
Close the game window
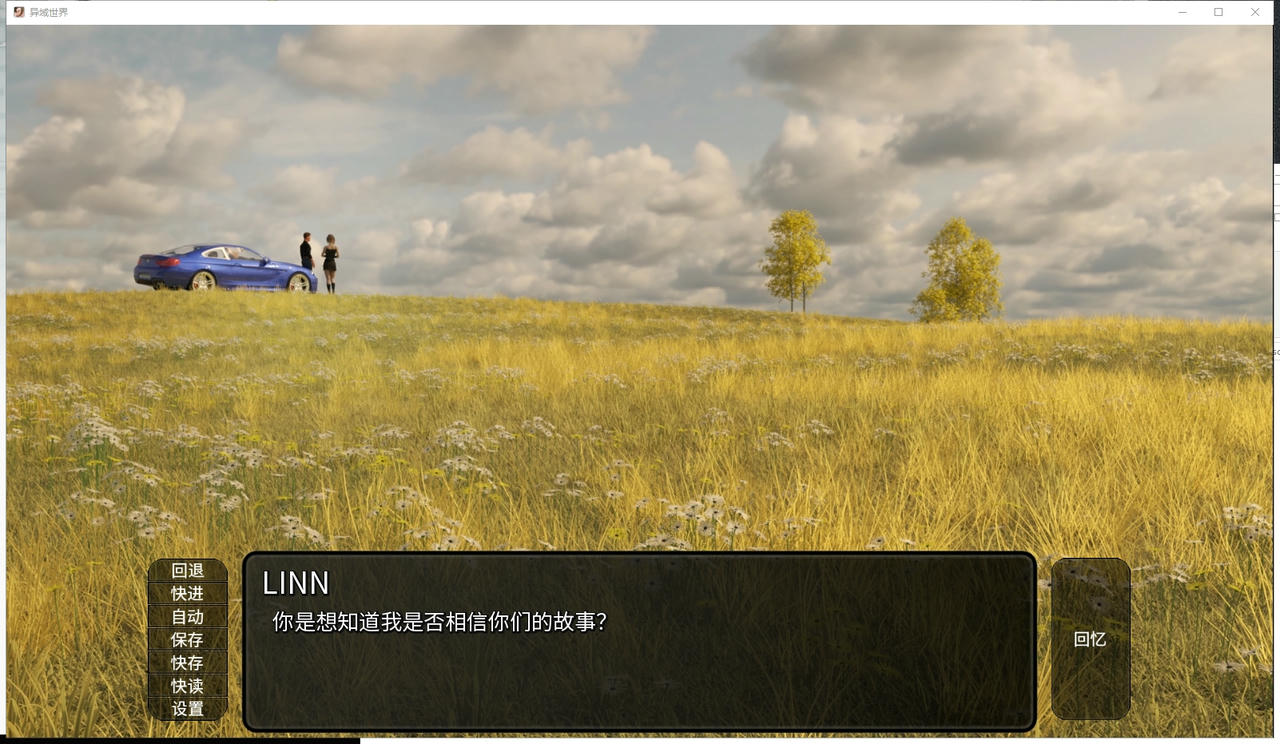click(x=1255, y=12)
